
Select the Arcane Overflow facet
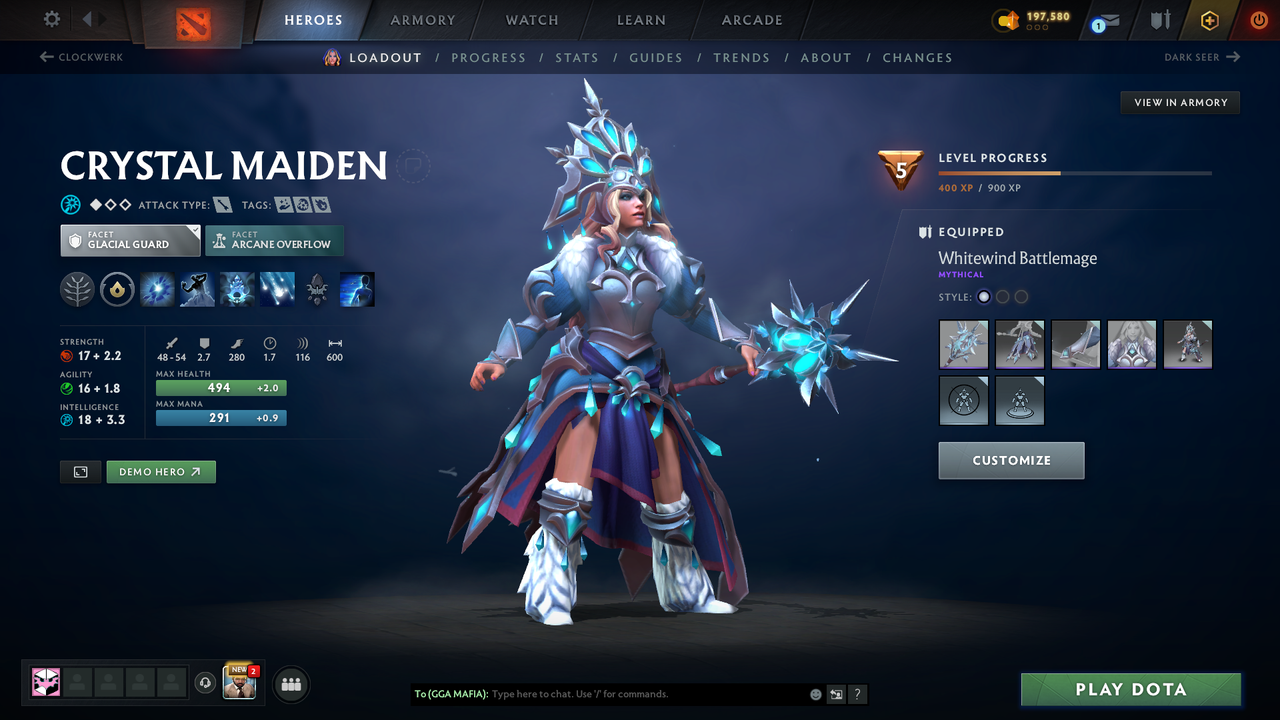tap(274, 240)
